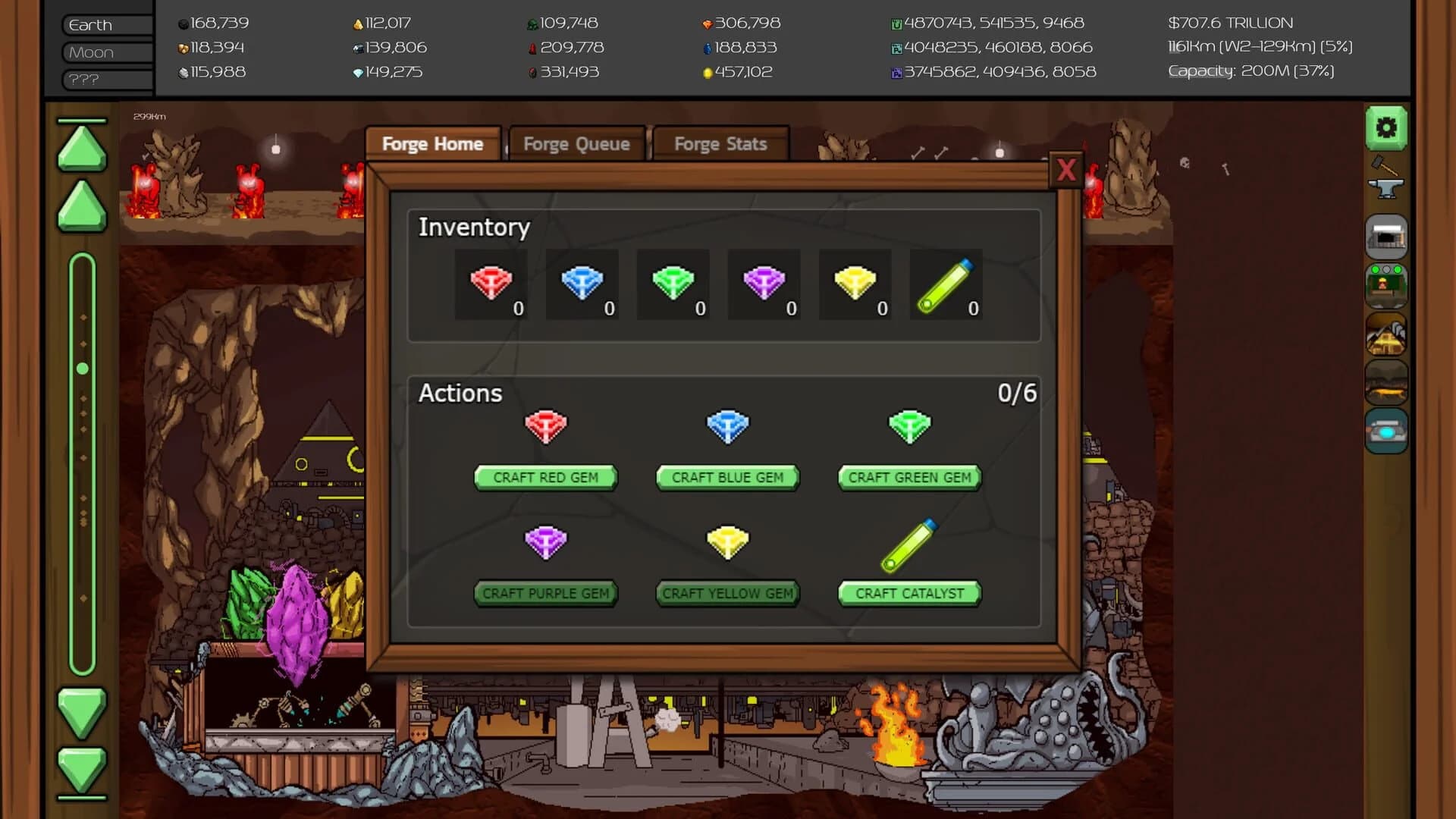Open the settings gear in the sidebar
The height and width of the screenshot is (819, 1456).
pyautogui.click(x=1386, y=129)
